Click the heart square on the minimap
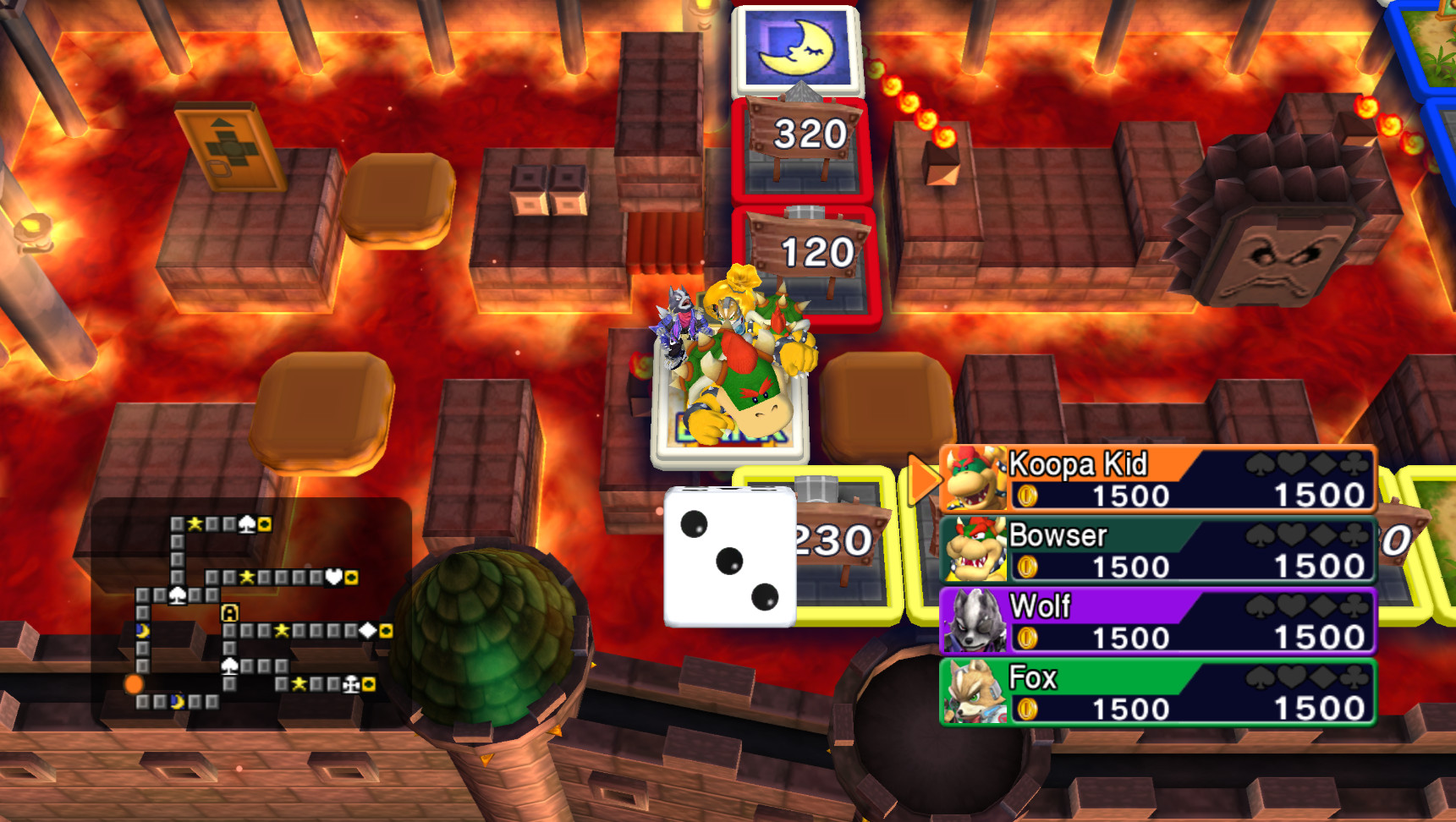1456x822 pixels. click(334, 578)
